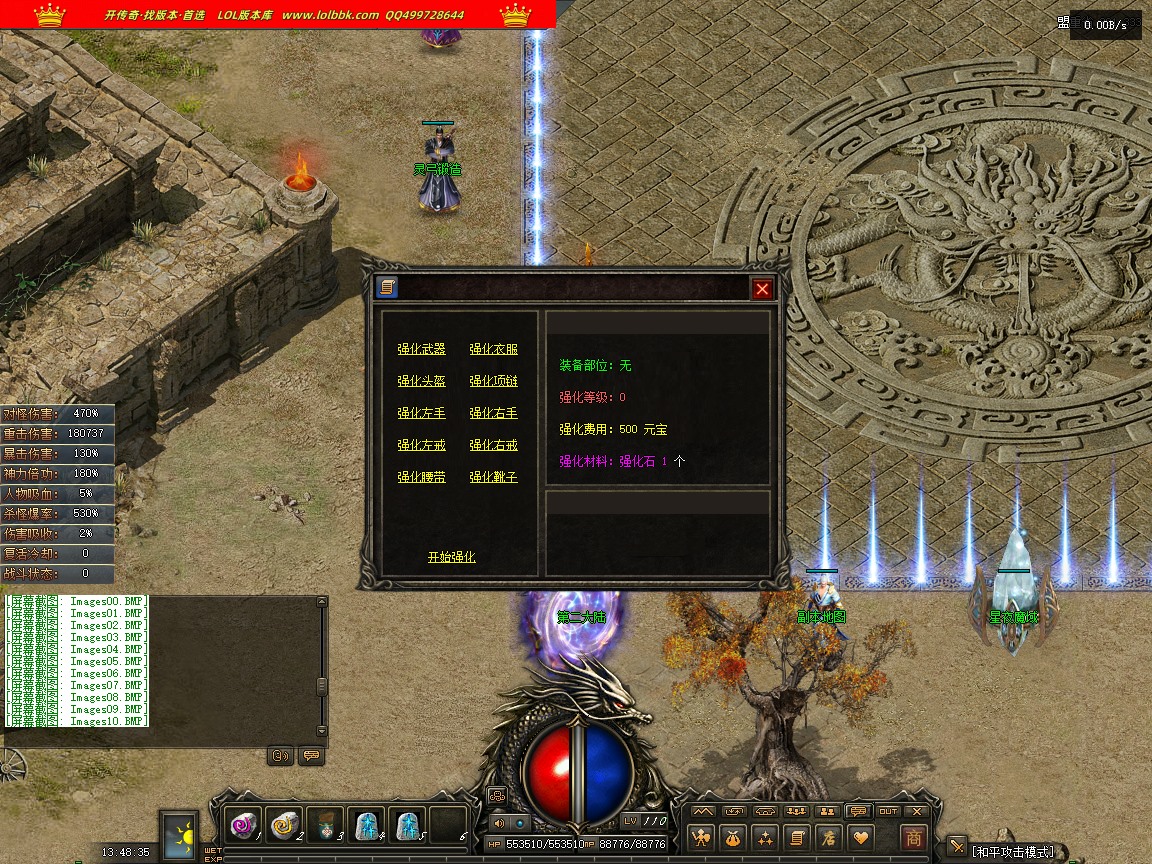Select 强化靴子 boots enhancement
This screenshot has height=864, width=1152.
494,477
